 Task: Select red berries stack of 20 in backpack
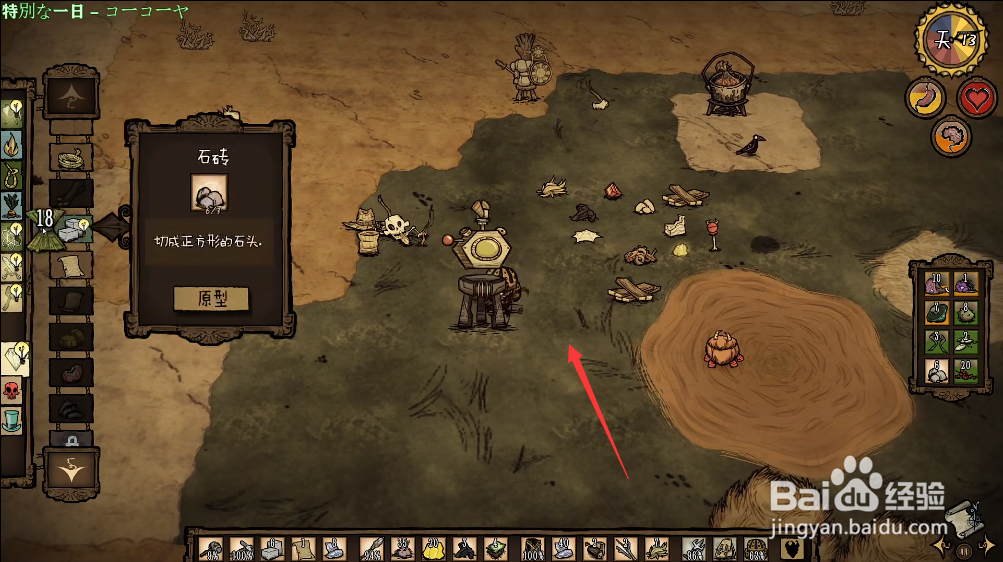tap(966, 371)
